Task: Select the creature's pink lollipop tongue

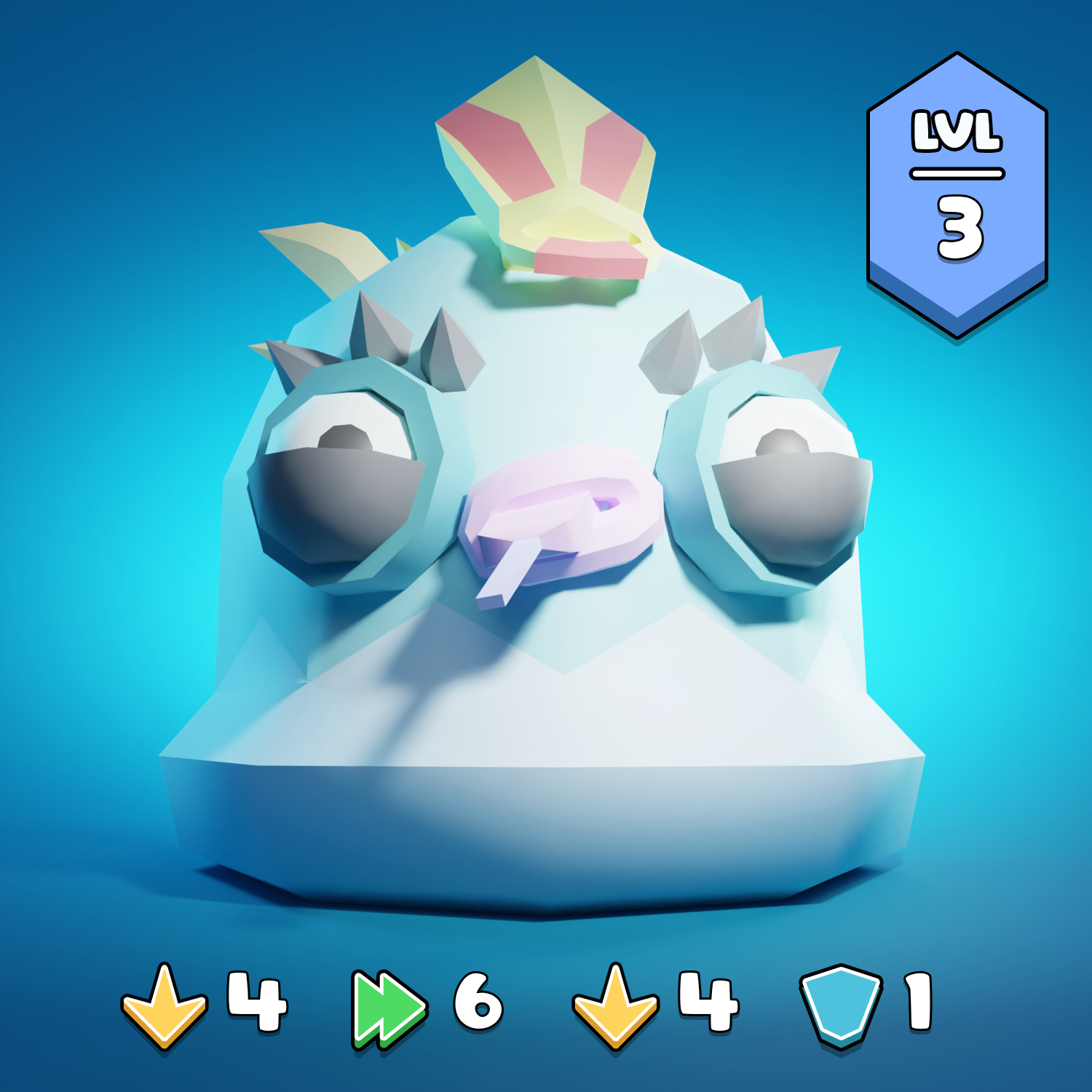Action: point(561,510)
